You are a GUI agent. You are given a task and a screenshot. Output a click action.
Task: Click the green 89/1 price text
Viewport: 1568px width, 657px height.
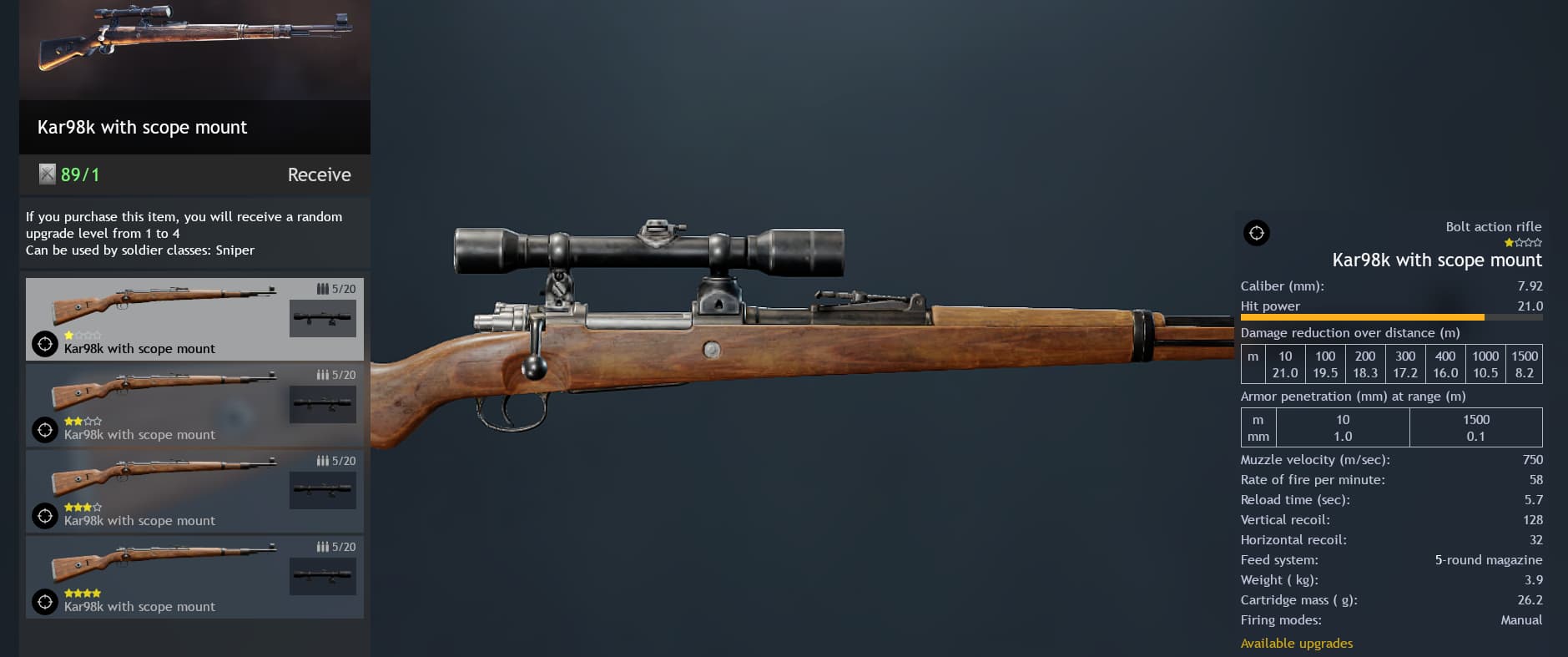coord(78,174)
